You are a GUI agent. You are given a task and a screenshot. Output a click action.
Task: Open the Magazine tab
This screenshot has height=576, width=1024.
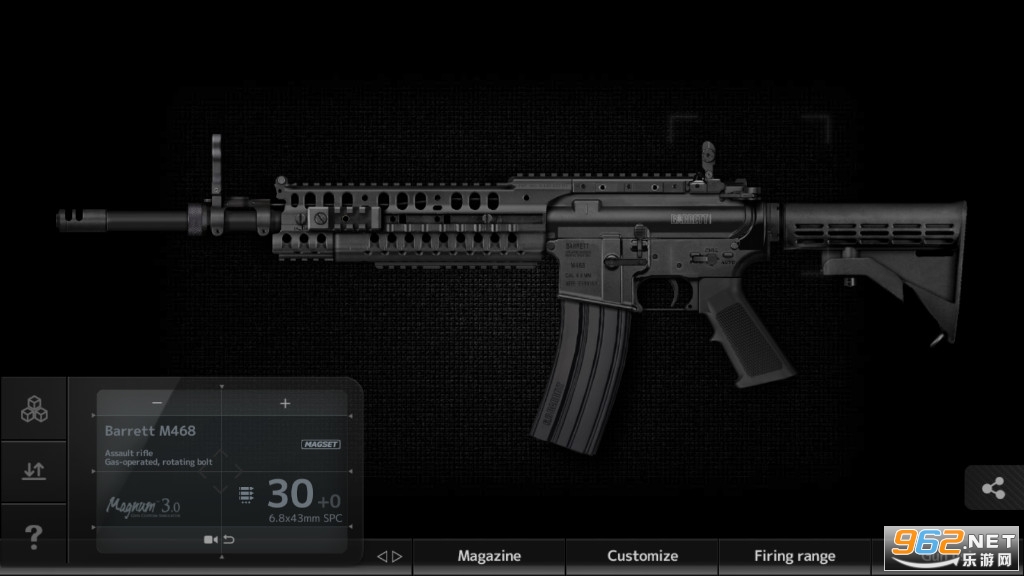[x=489, y=556]
